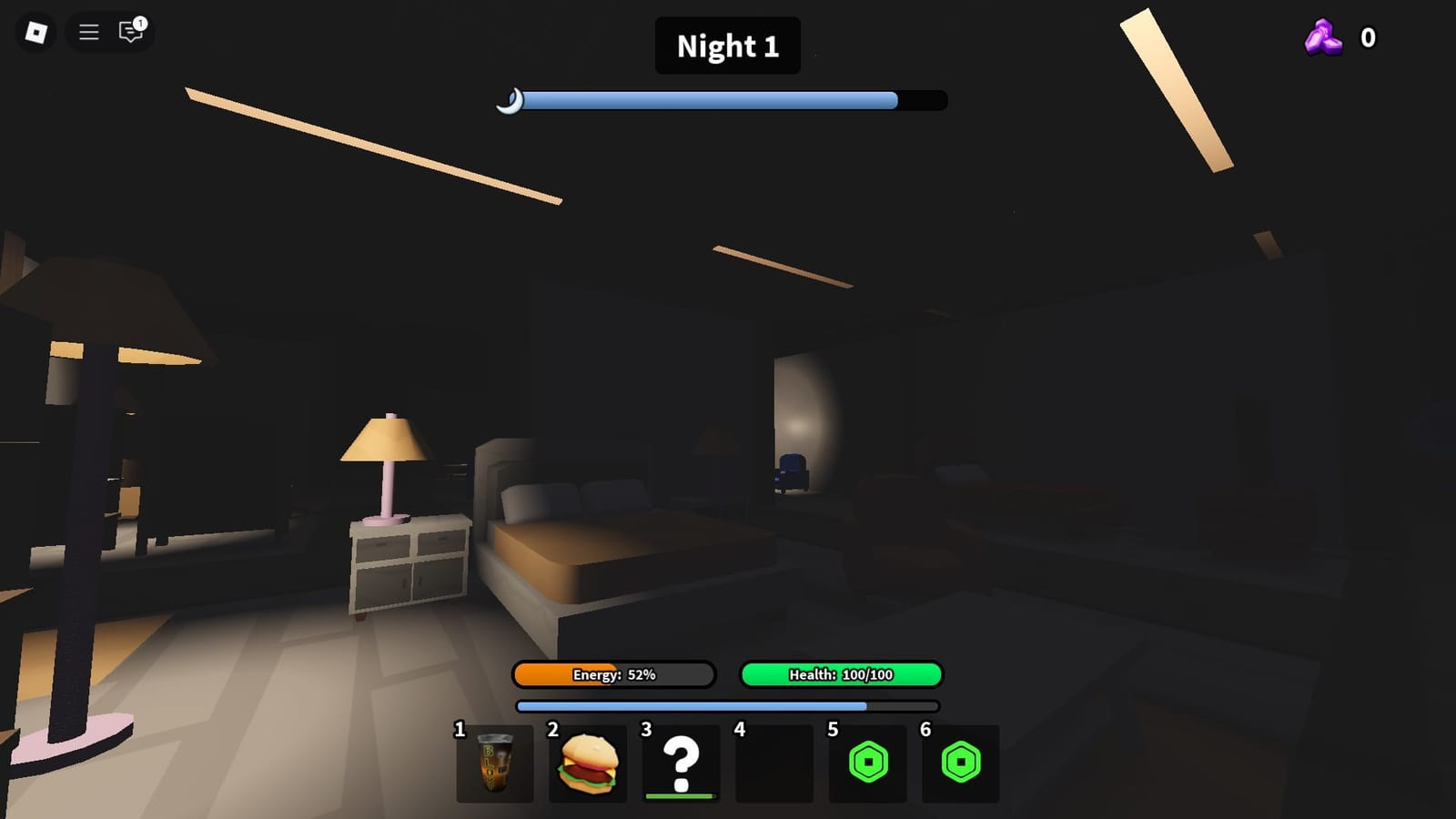Viewport: 1456px width, 819px height.
Task: Click the Energy 52% bar
Action: coord(613,674)
